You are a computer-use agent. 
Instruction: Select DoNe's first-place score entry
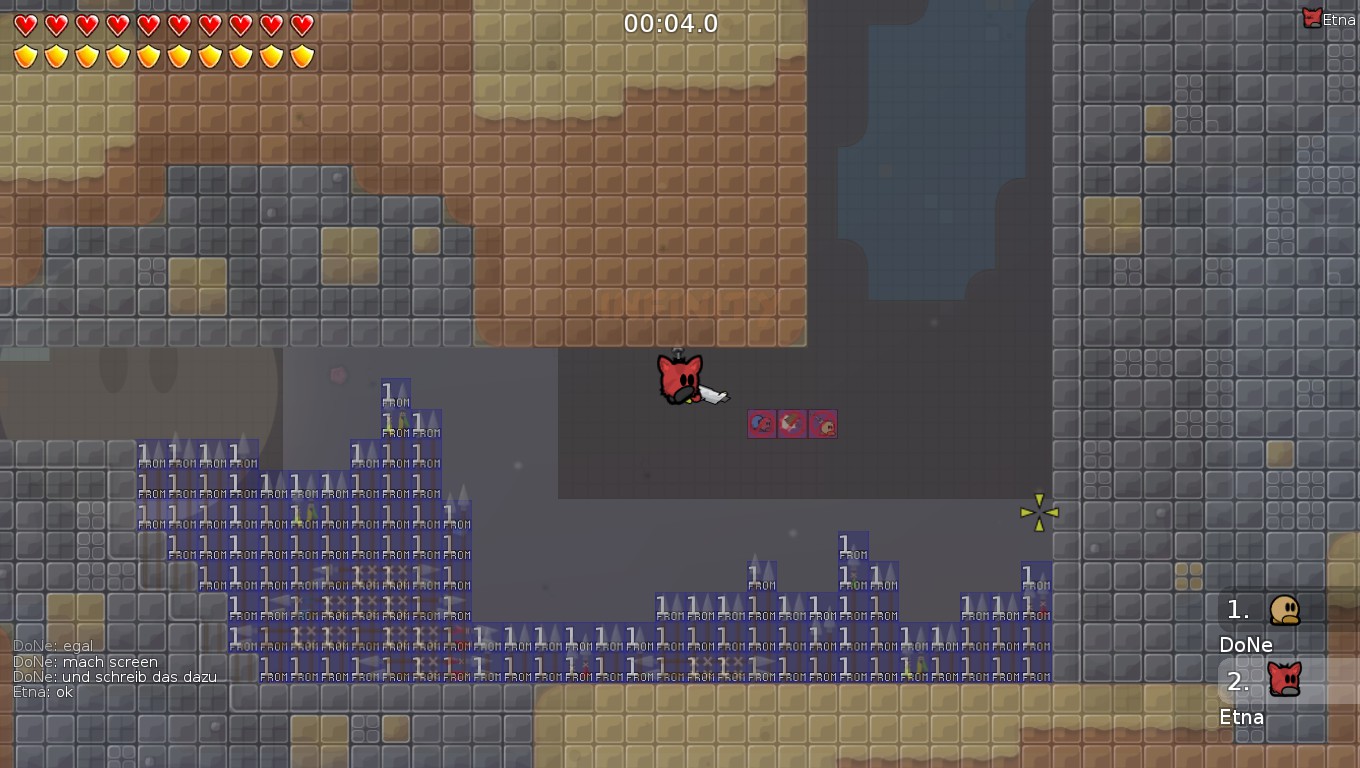pos(1272,622)
